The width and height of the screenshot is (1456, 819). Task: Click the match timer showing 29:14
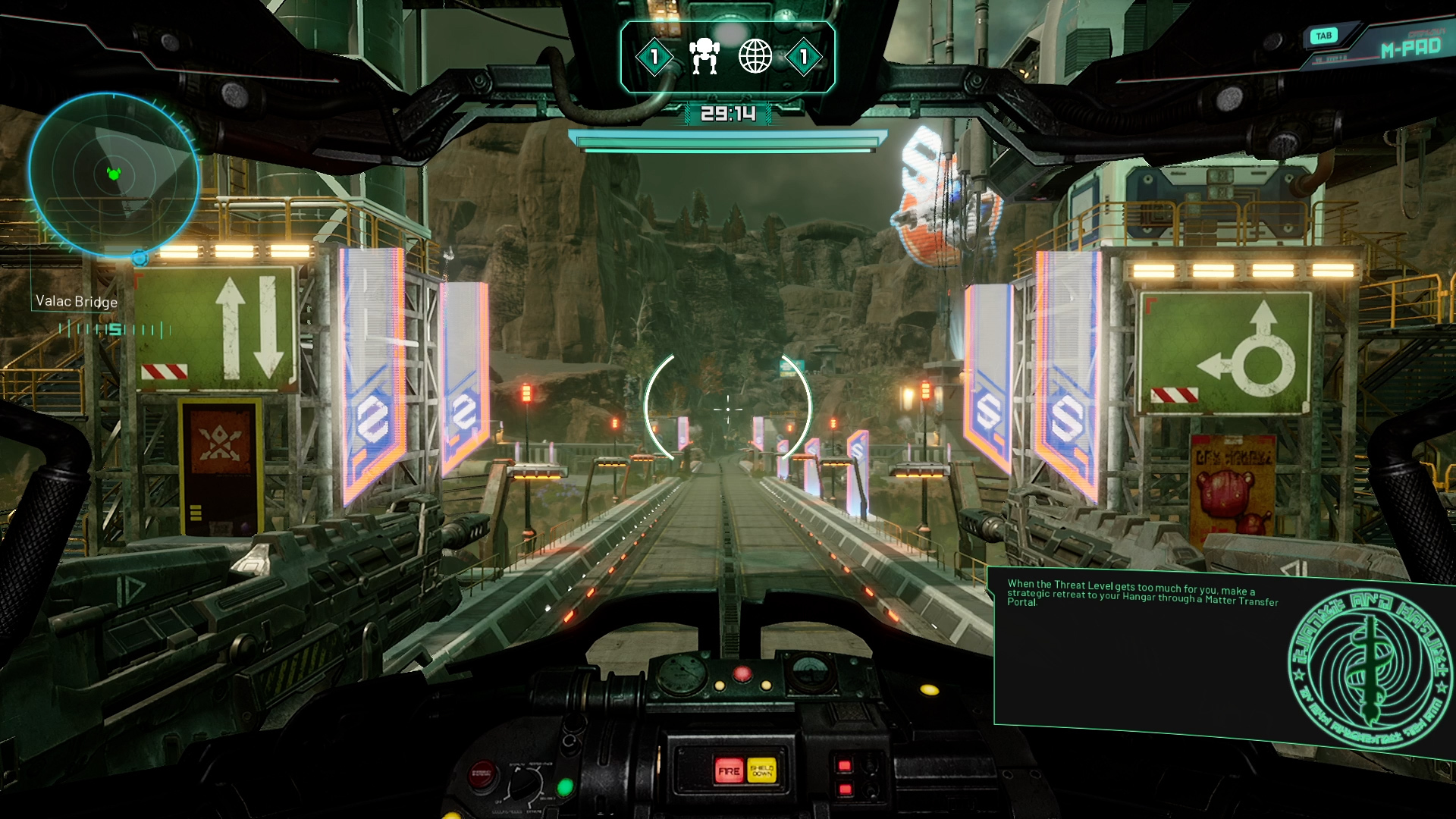click(x=728, y=112)
